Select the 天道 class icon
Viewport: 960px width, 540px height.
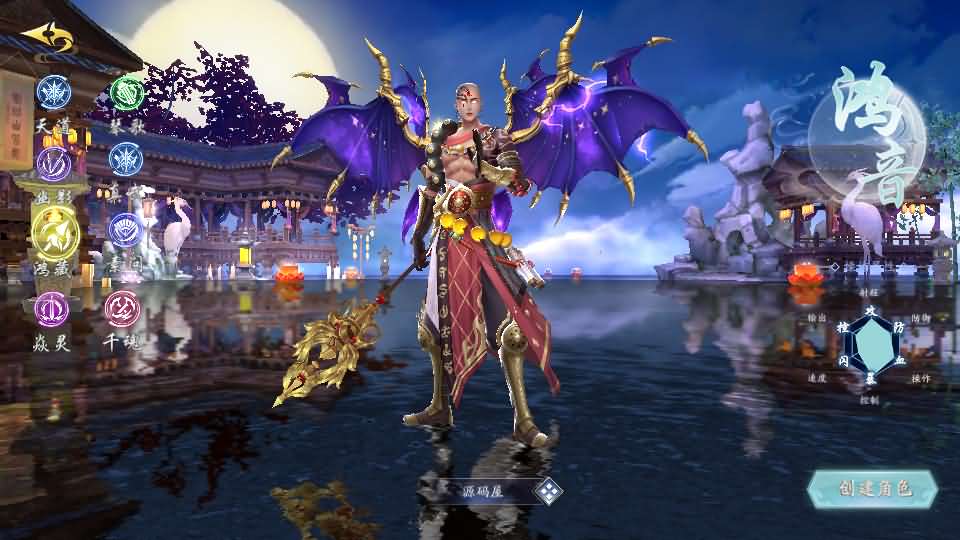pyautogui.click(x=52, y=91)
